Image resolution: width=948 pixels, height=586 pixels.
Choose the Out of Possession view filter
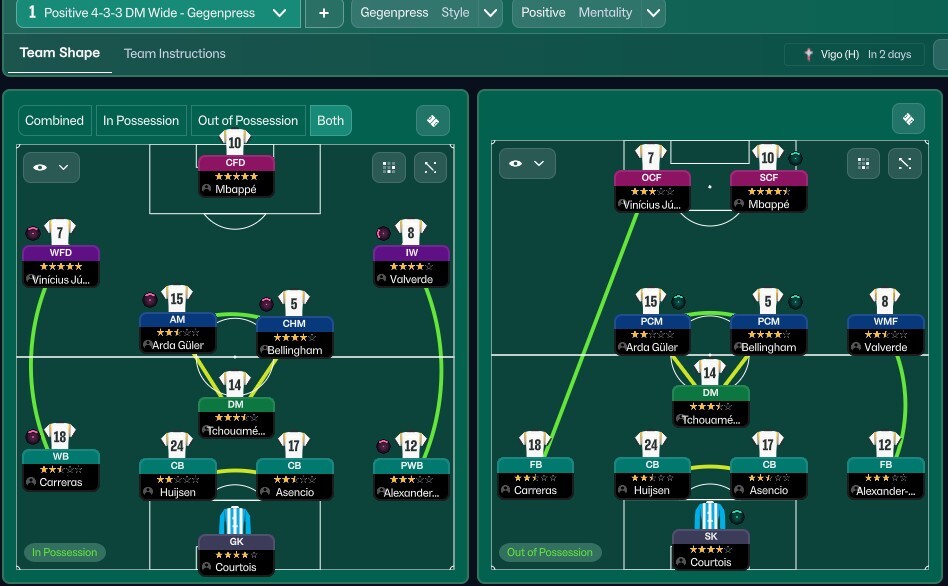[248, 121]
